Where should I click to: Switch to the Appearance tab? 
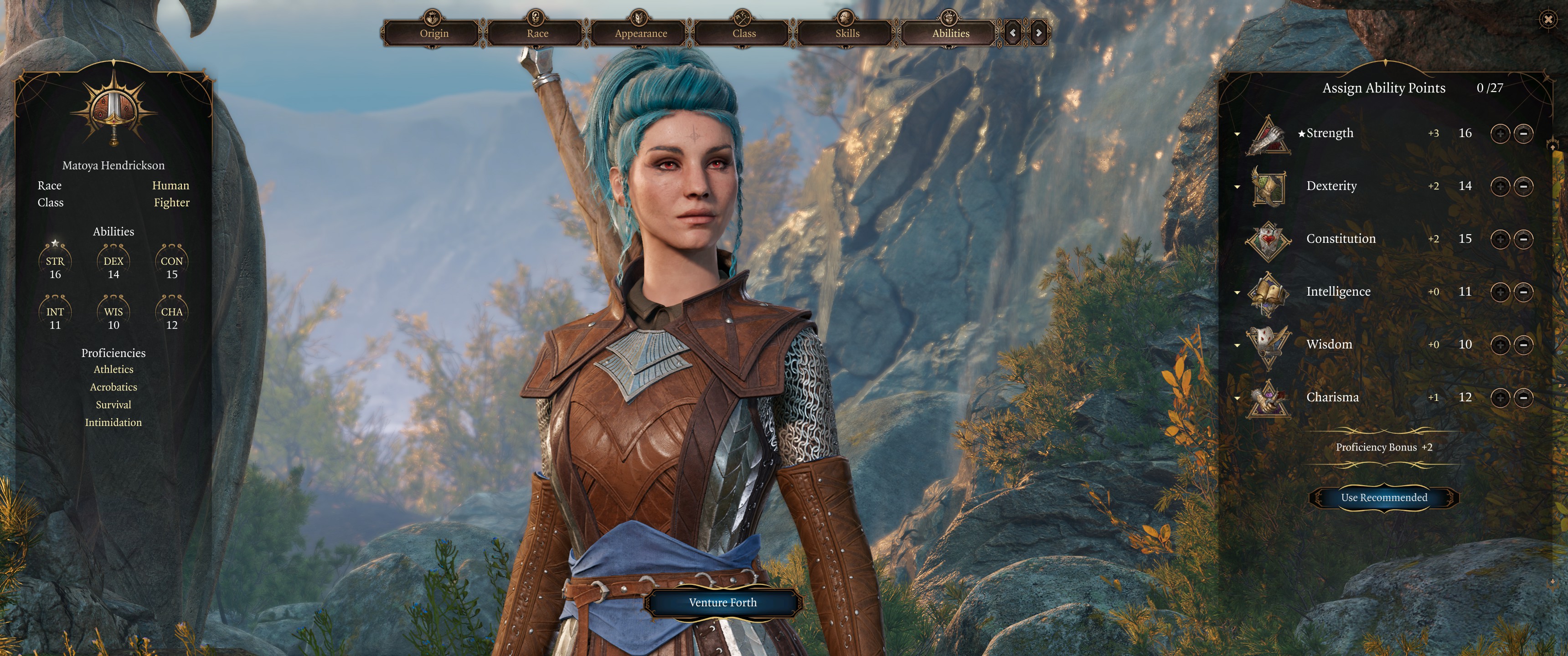click(638, 33)
